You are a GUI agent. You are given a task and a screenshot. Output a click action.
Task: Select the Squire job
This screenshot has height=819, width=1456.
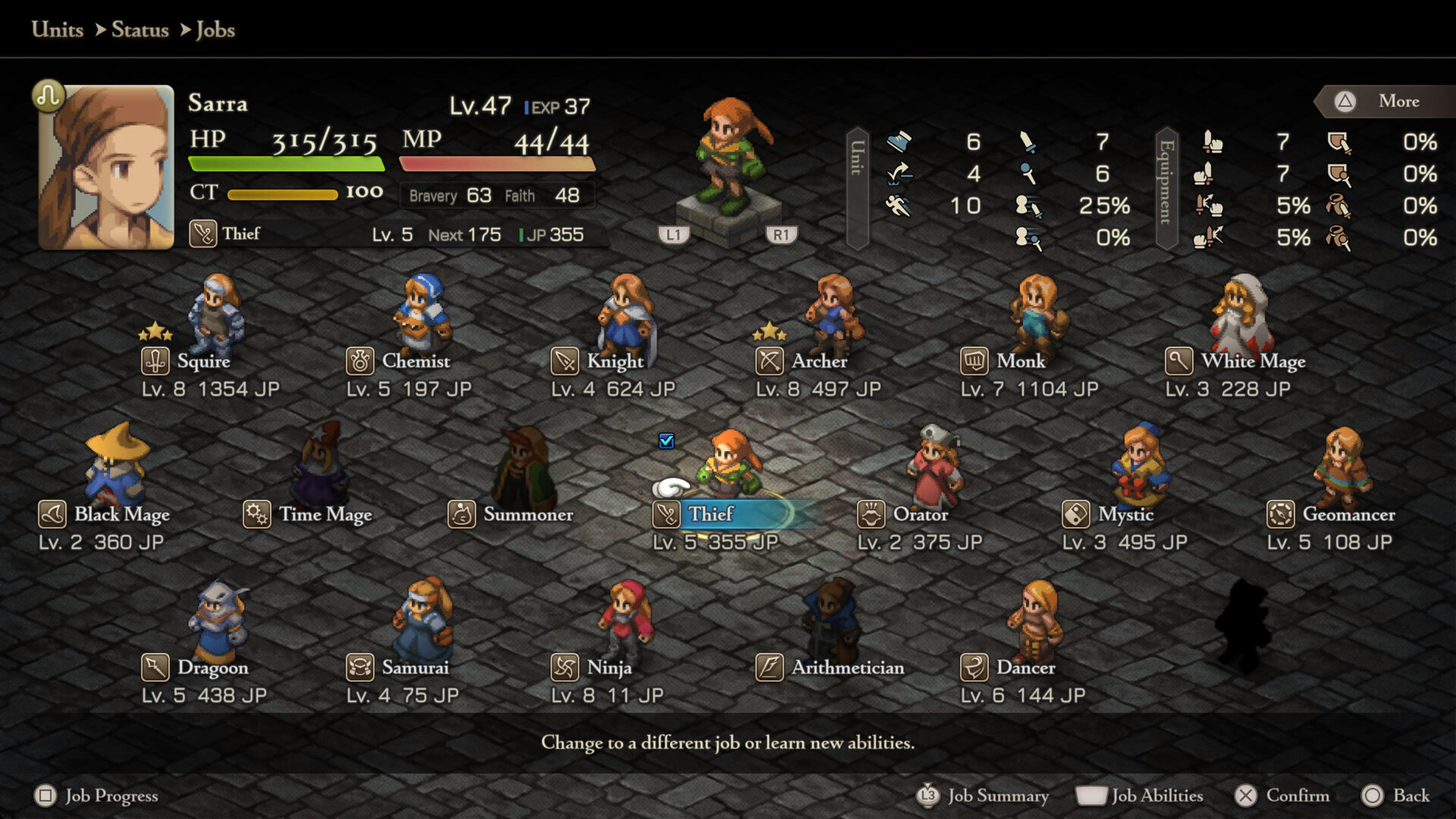pyautogui.click(x=202, y=361)
